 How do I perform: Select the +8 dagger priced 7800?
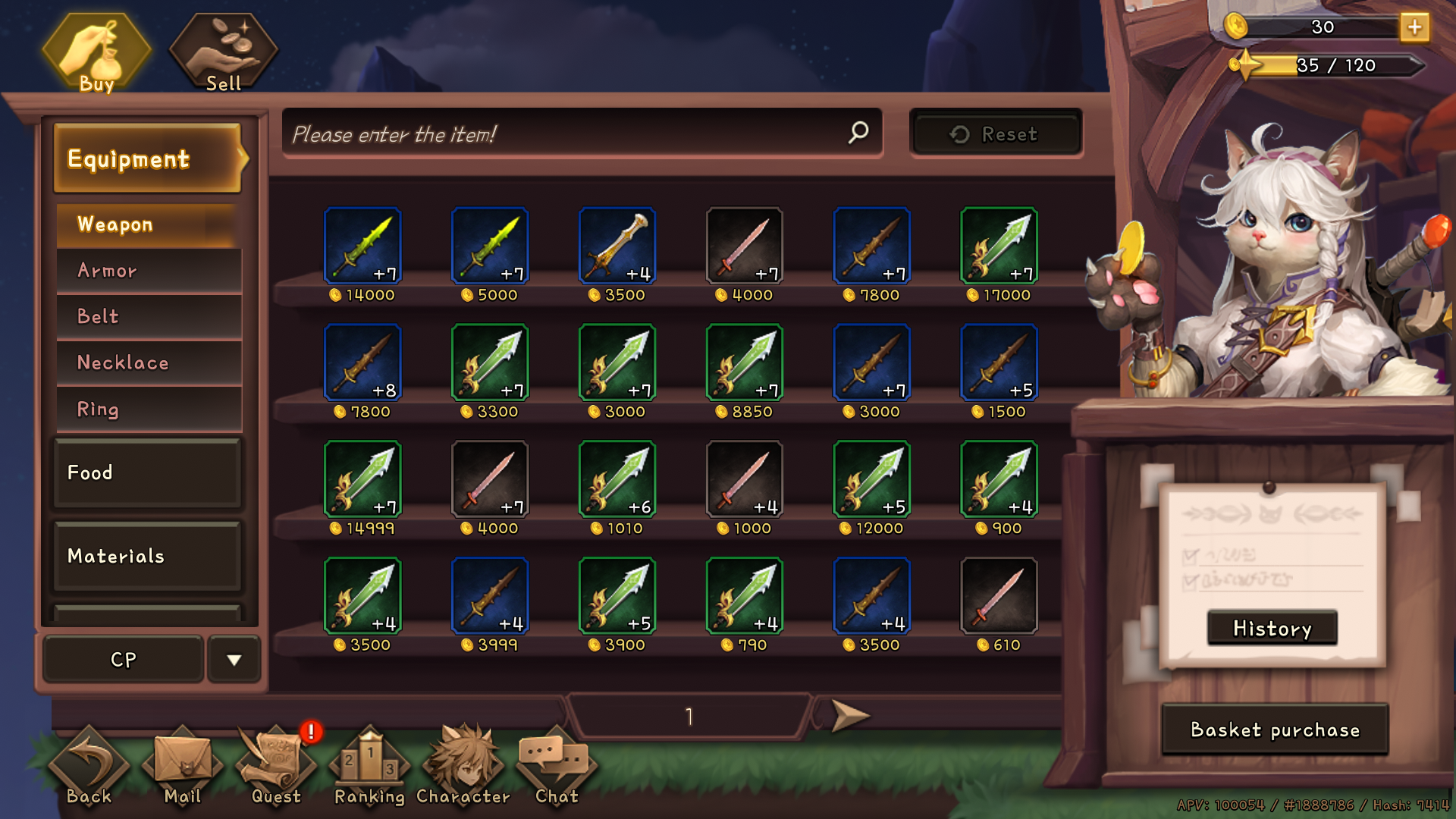(x=362, y=362)
